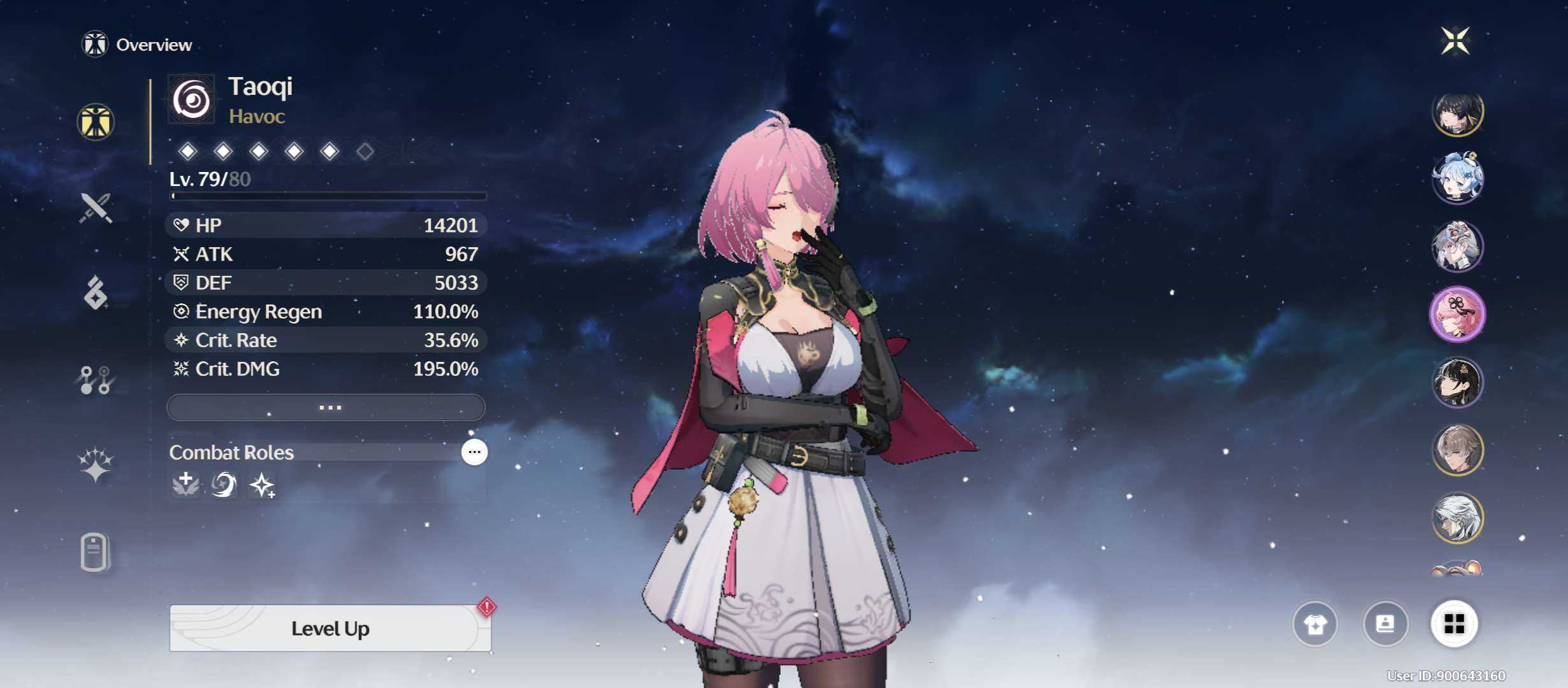Screen dimensions: 1568x688
Task: Select the silver-haired character portrait near bottom
Action: coord(1457,517)
